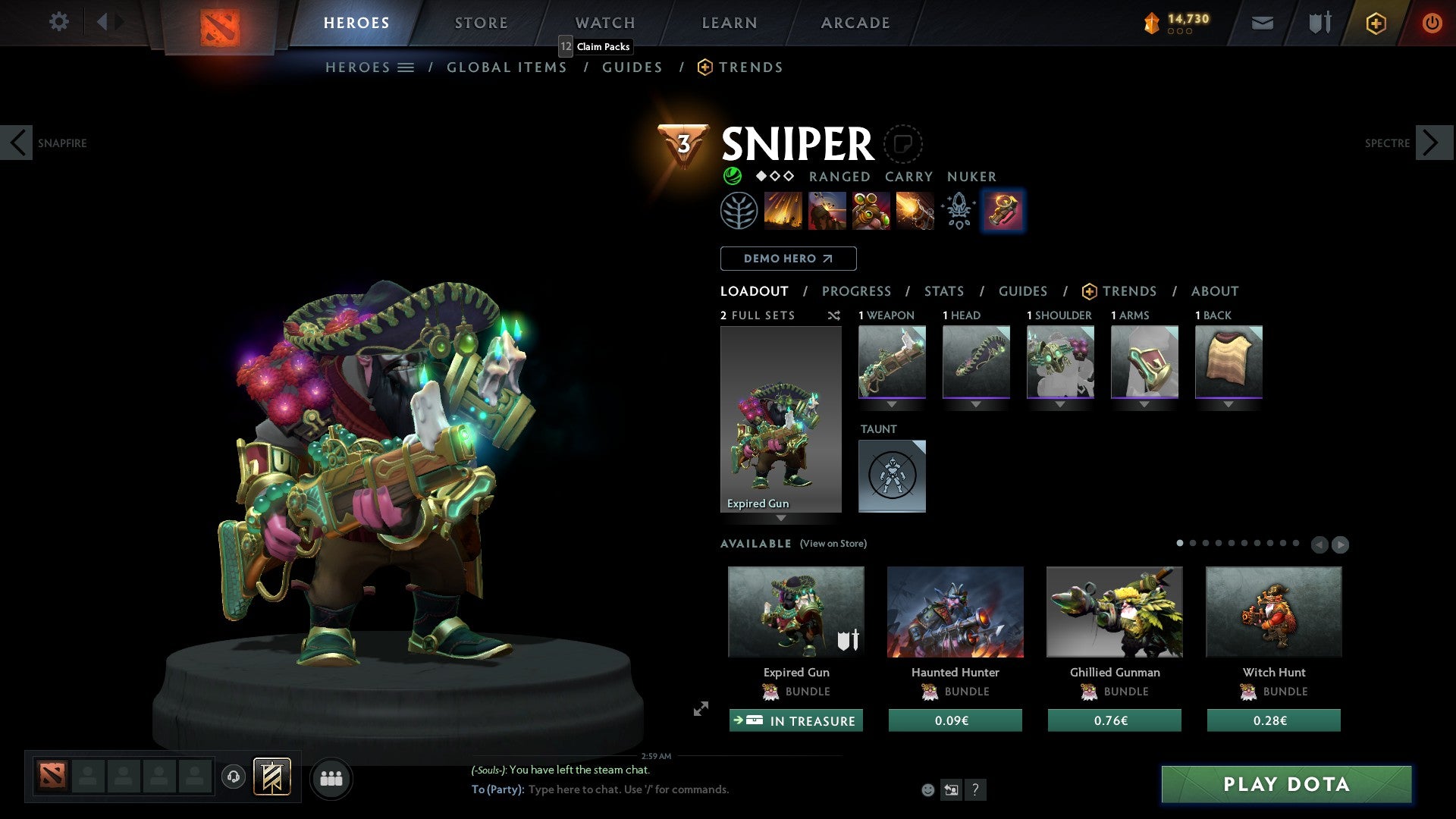The width and height of the screenshot is (1456, 819).
Task: Select the Headshot ability icon
Action: pos(827,211)
